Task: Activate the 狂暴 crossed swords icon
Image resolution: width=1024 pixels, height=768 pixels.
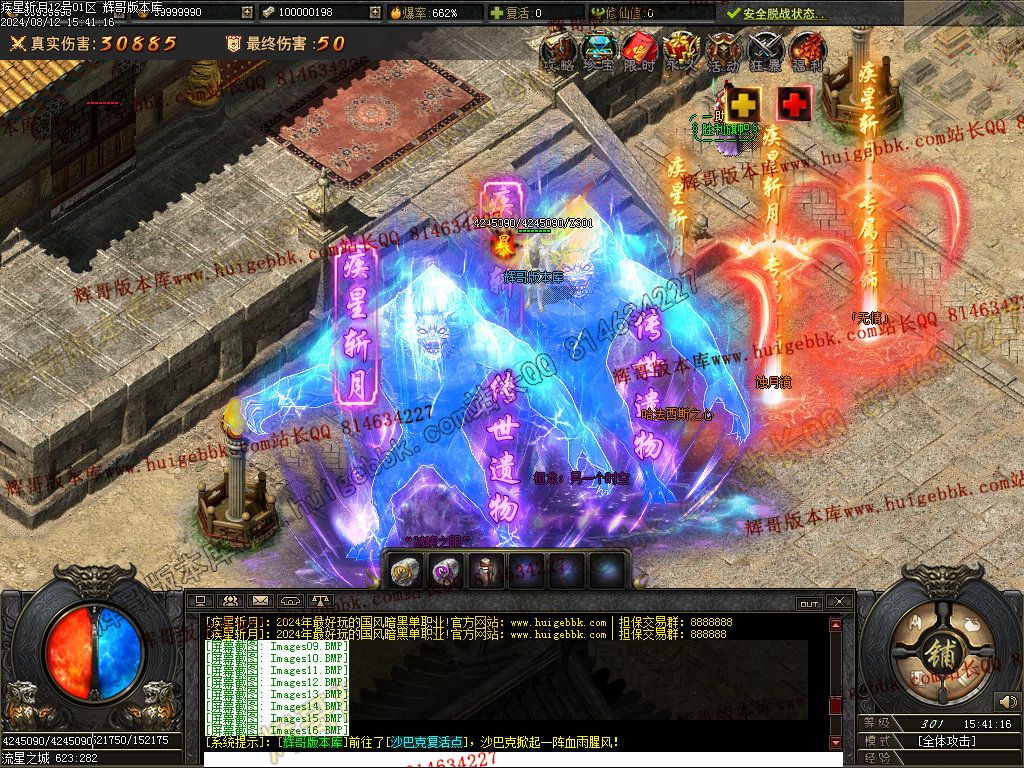Action: point(765,50)
